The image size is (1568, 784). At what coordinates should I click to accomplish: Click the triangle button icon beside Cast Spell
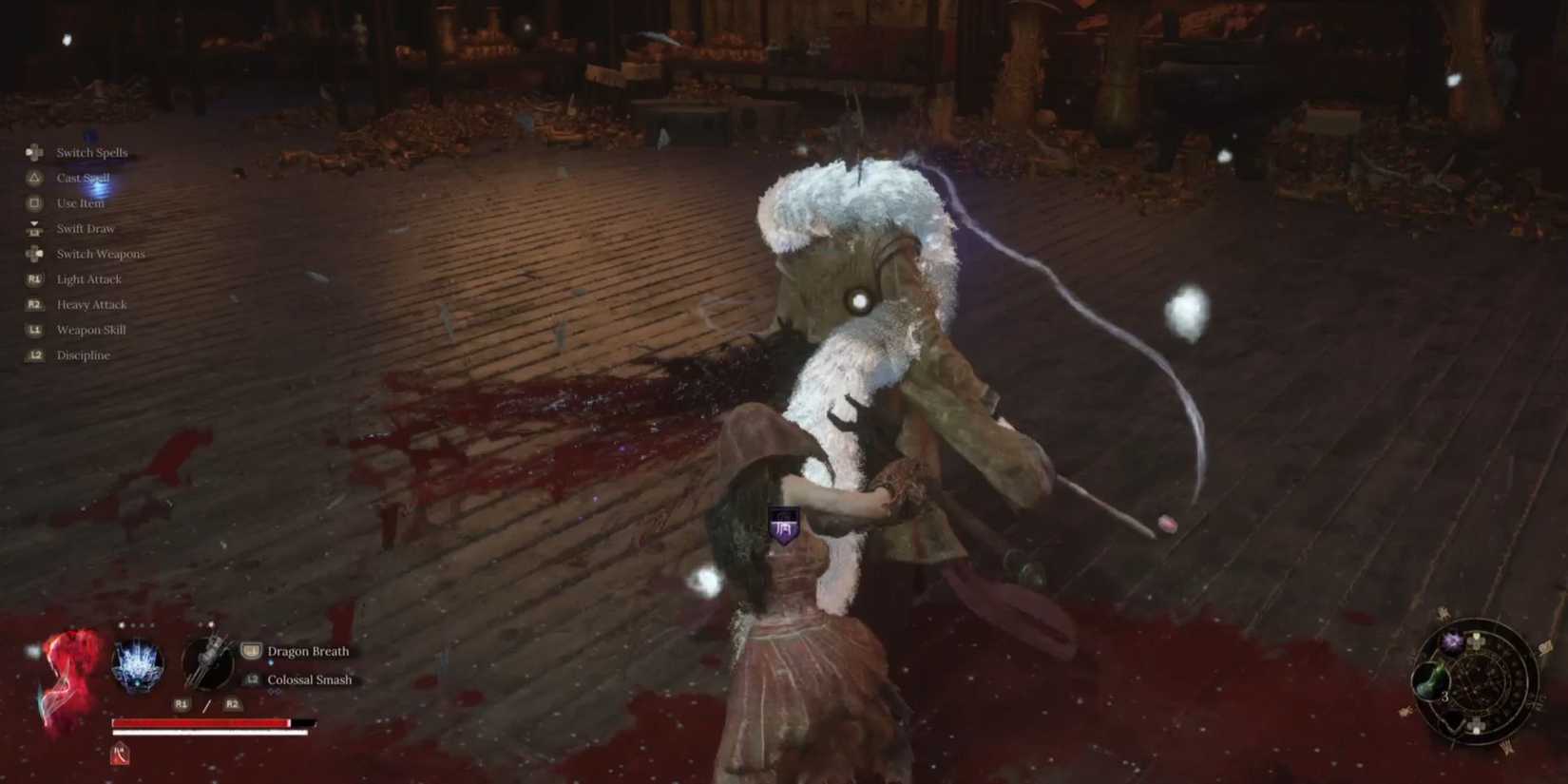coord(34,178)
